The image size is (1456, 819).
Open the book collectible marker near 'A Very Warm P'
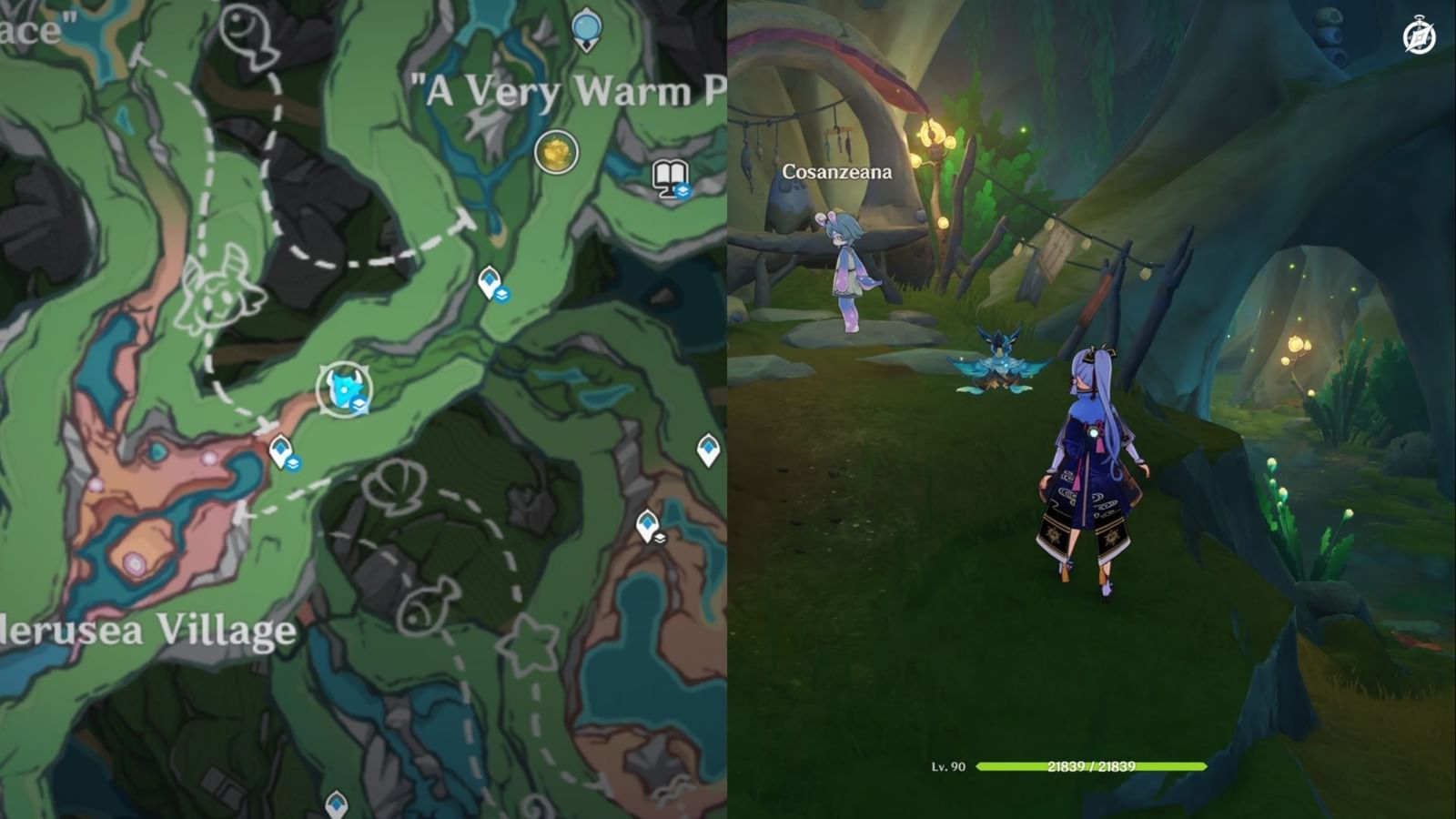tap(668, 178)
